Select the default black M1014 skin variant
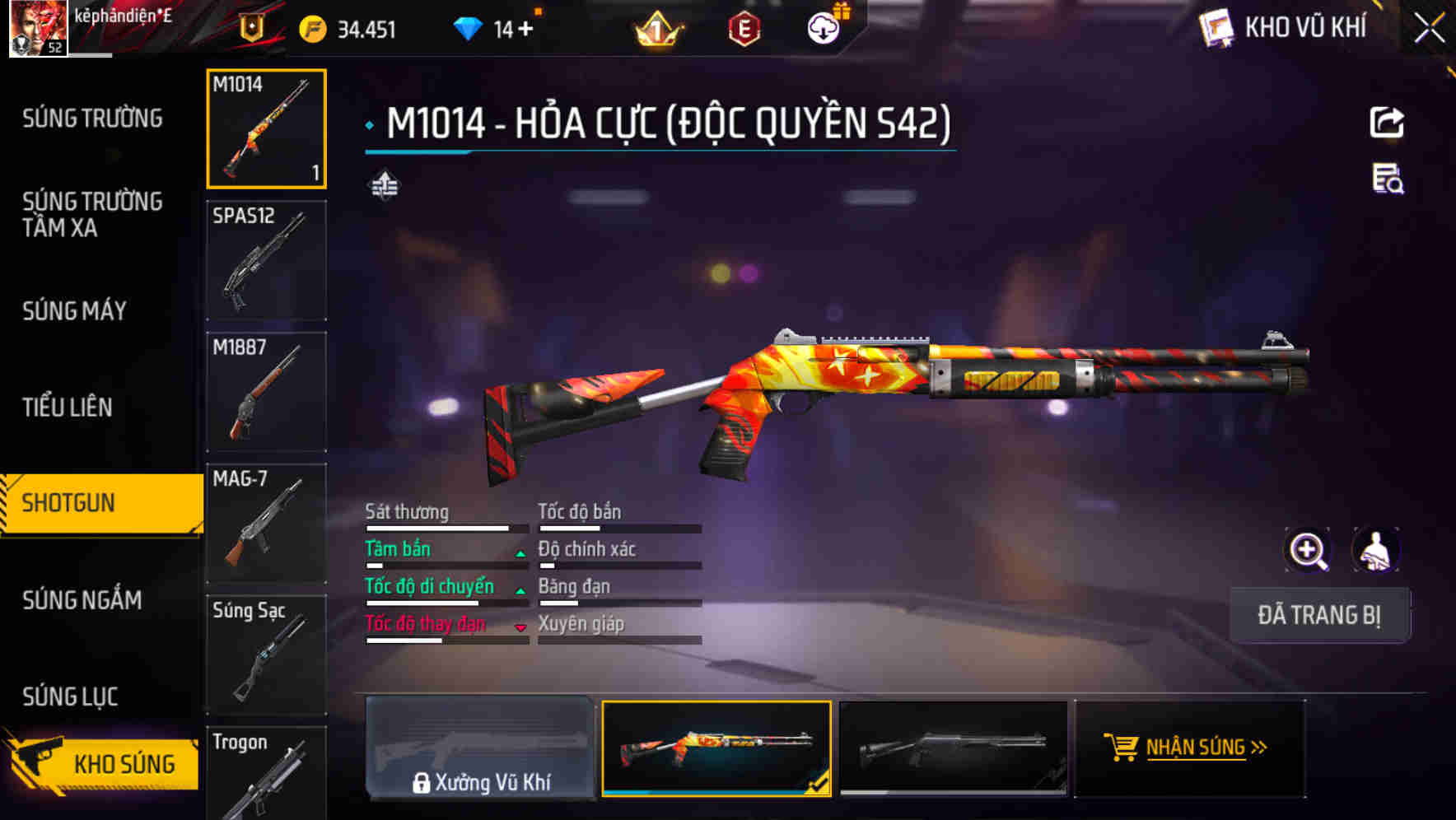The height and width of the screenshot is (820, 1456). pyautogui.click(x=955, y=748)
